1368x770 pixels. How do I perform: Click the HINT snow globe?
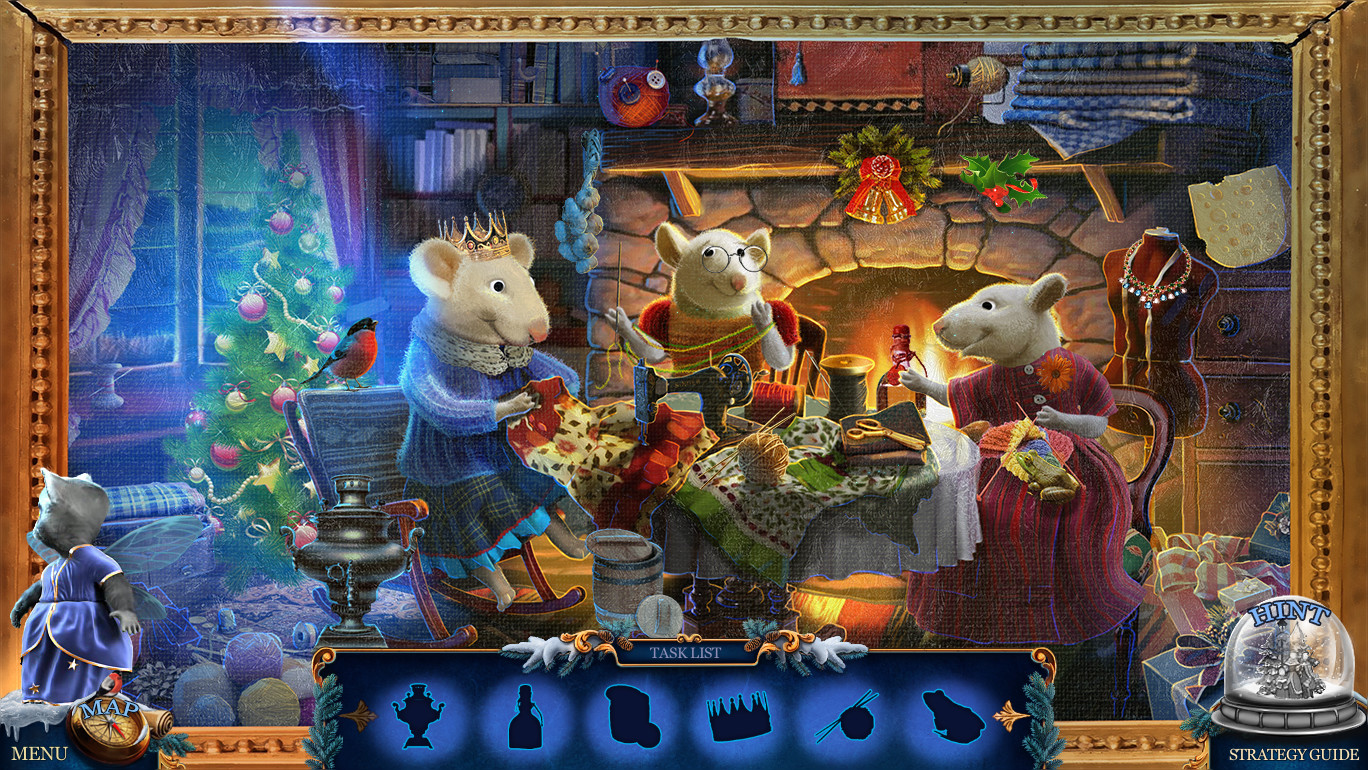point(1289,660)
